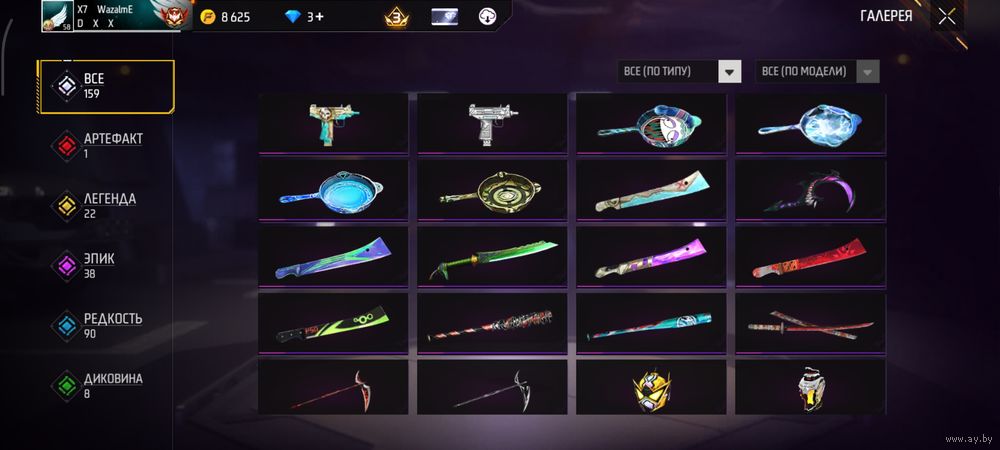Show ЛЕГЕНДА rarity items

point(106,205)
